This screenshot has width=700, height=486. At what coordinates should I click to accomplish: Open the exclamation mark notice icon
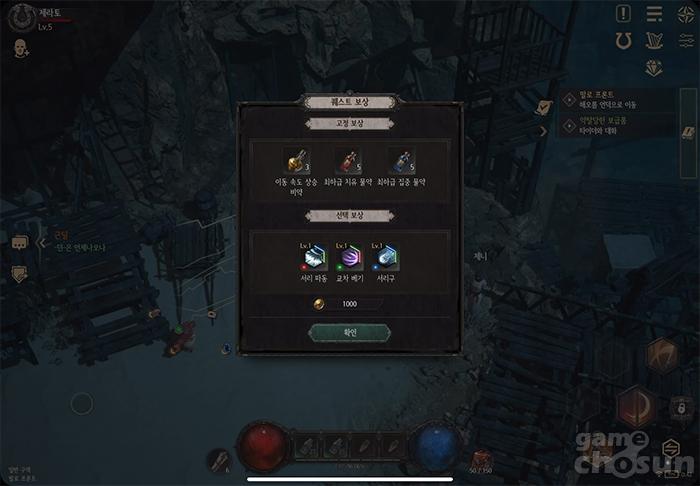[x=624, y=13]
